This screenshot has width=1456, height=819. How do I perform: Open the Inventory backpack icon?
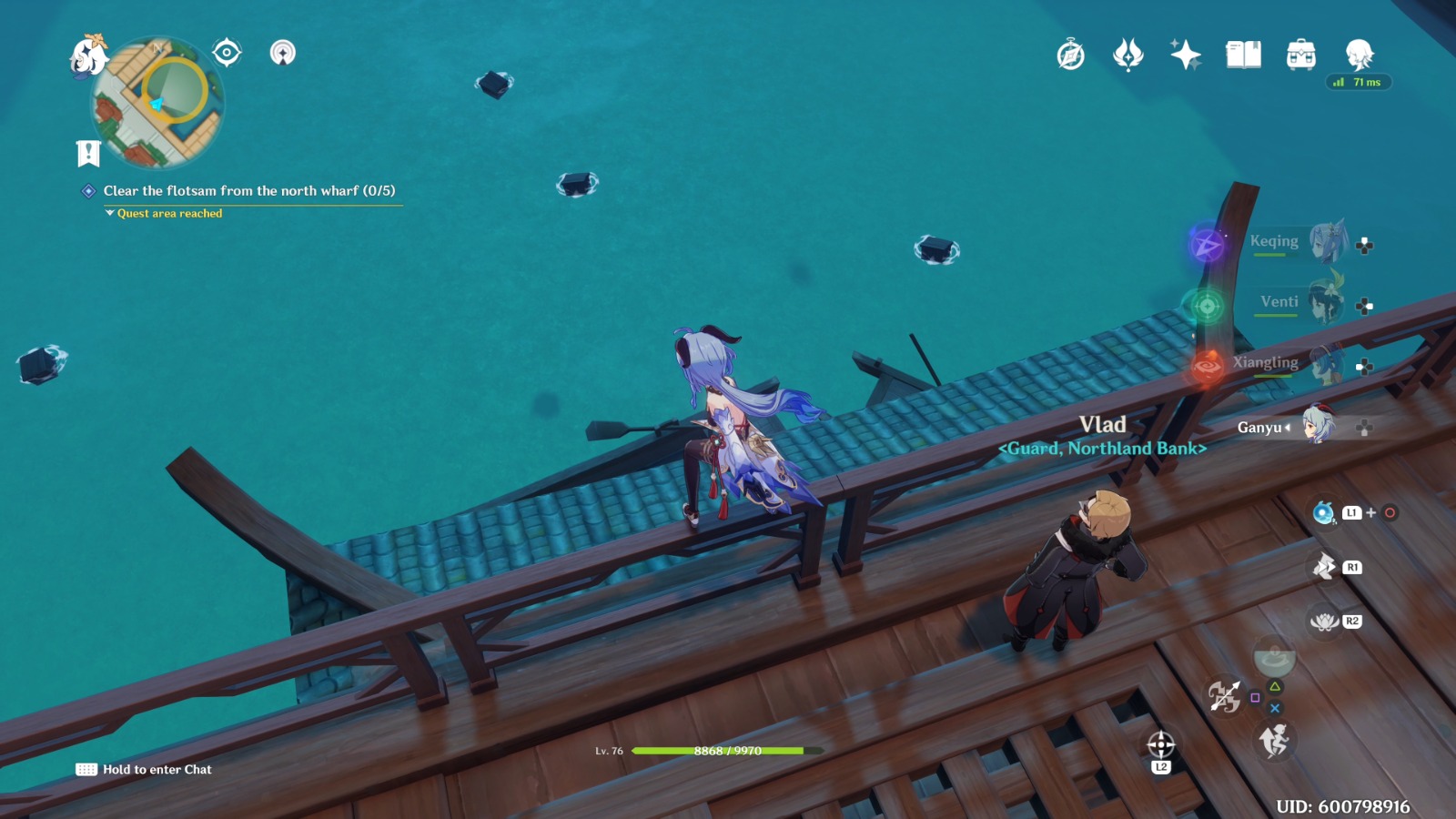(1300, 55)
